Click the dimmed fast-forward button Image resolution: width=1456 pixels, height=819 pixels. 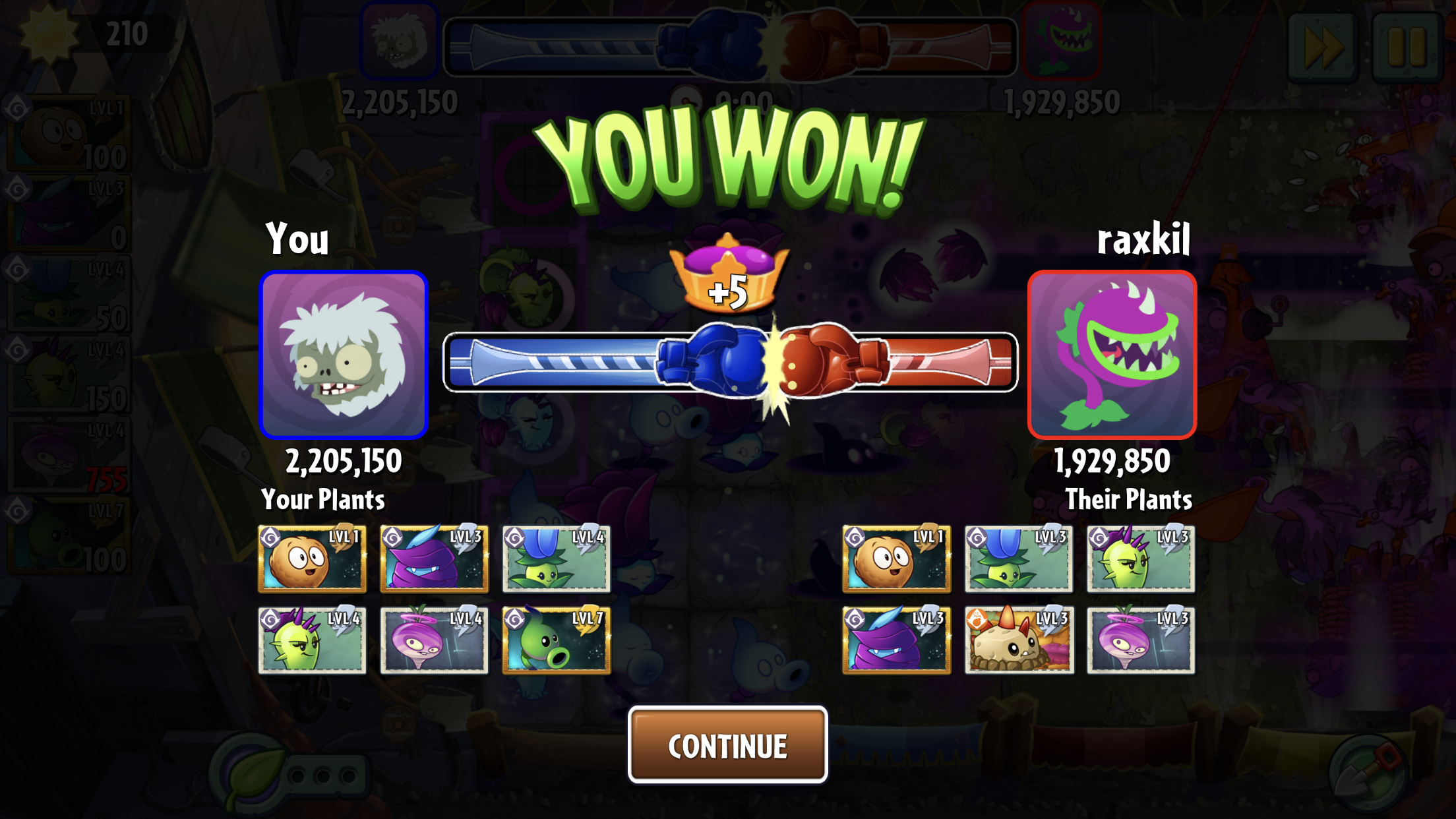1323,46
